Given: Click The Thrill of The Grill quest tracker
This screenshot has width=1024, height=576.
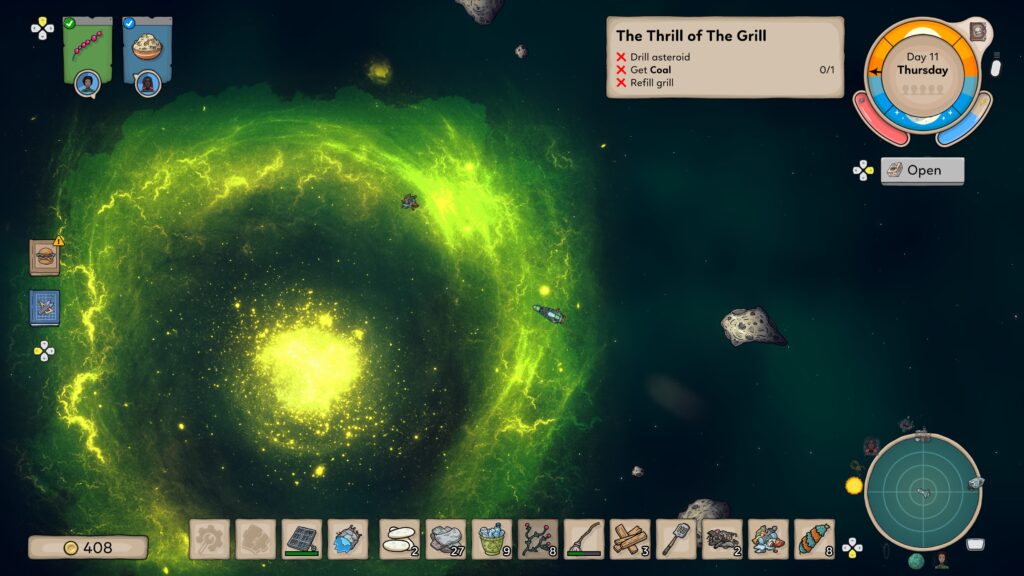Looking at the screenshot, I should [x=724, y=57].
